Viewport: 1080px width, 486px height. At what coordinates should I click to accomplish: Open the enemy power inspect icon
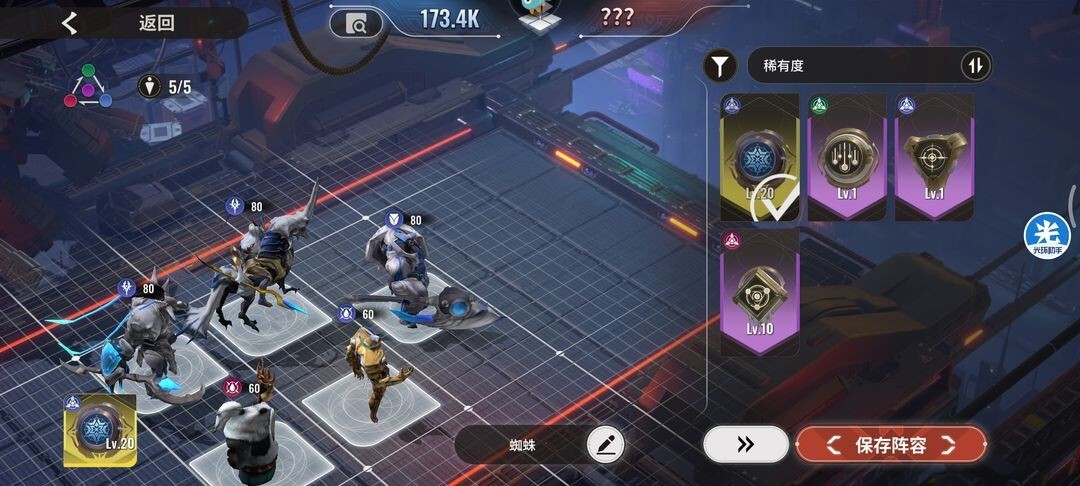click(355, 22)
